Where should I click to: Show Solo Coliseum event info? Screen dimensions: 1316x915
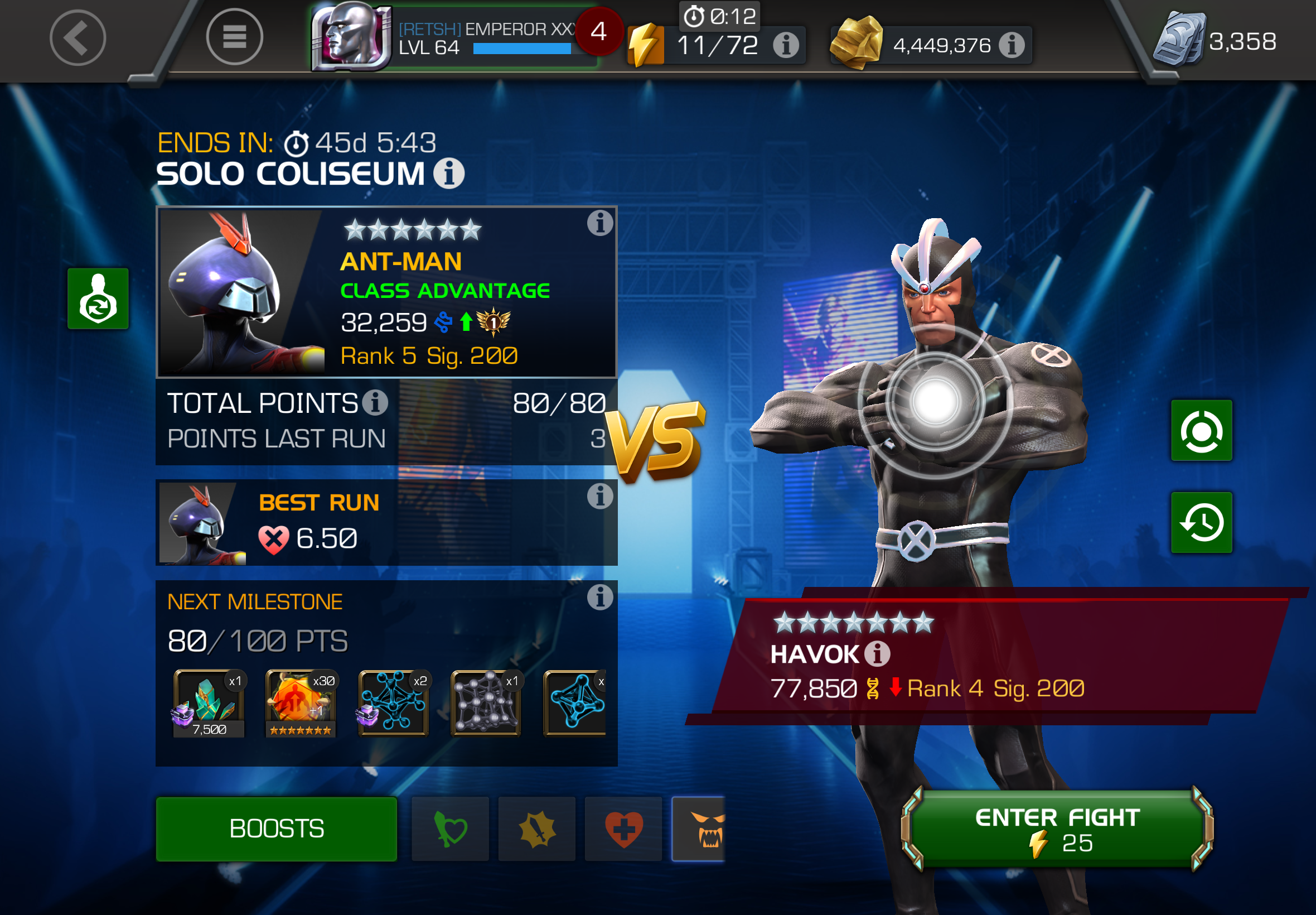pyautogui.click(x=448, y=173)
